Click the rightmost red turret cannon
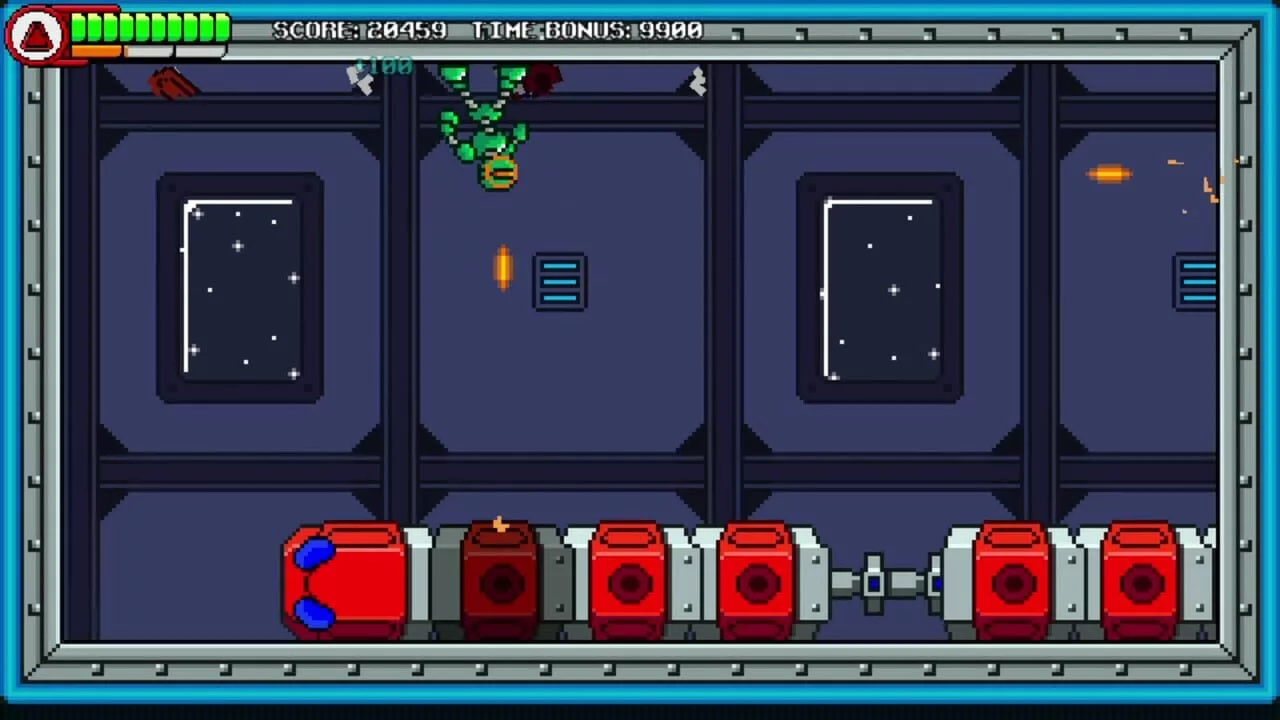This screenshot has width=1280, height=720. point(1140,580)
